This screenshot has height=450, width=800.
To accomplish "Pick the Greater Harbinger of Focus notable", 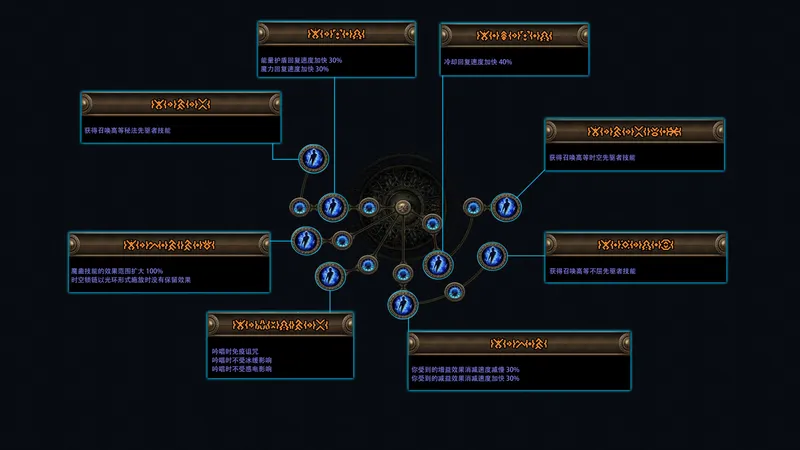I will [491, 256].
